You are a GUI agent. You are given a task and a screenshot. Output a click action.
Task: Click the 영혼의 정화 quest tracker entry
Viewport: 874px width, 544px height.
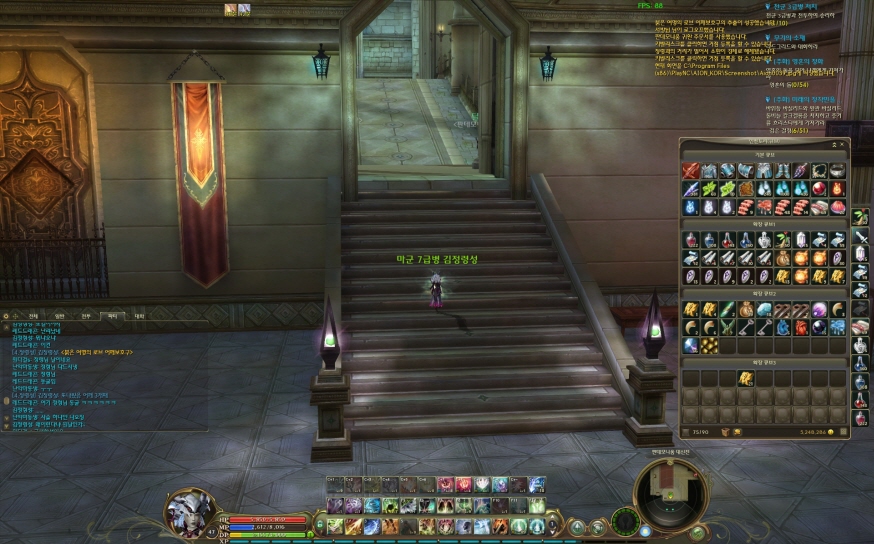click(x=797, y=60)
